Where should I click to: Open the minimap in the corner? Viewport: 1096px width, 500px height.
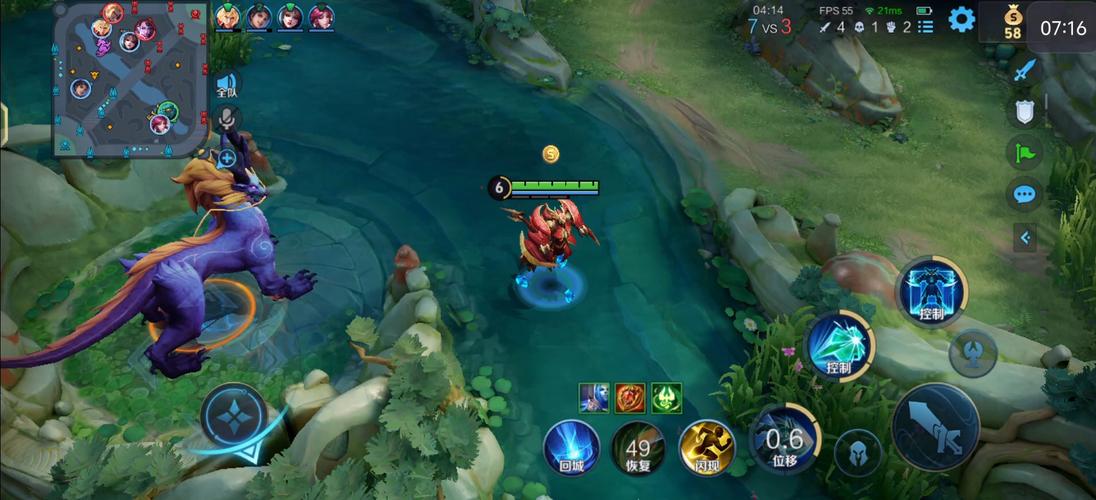[130, 78]
